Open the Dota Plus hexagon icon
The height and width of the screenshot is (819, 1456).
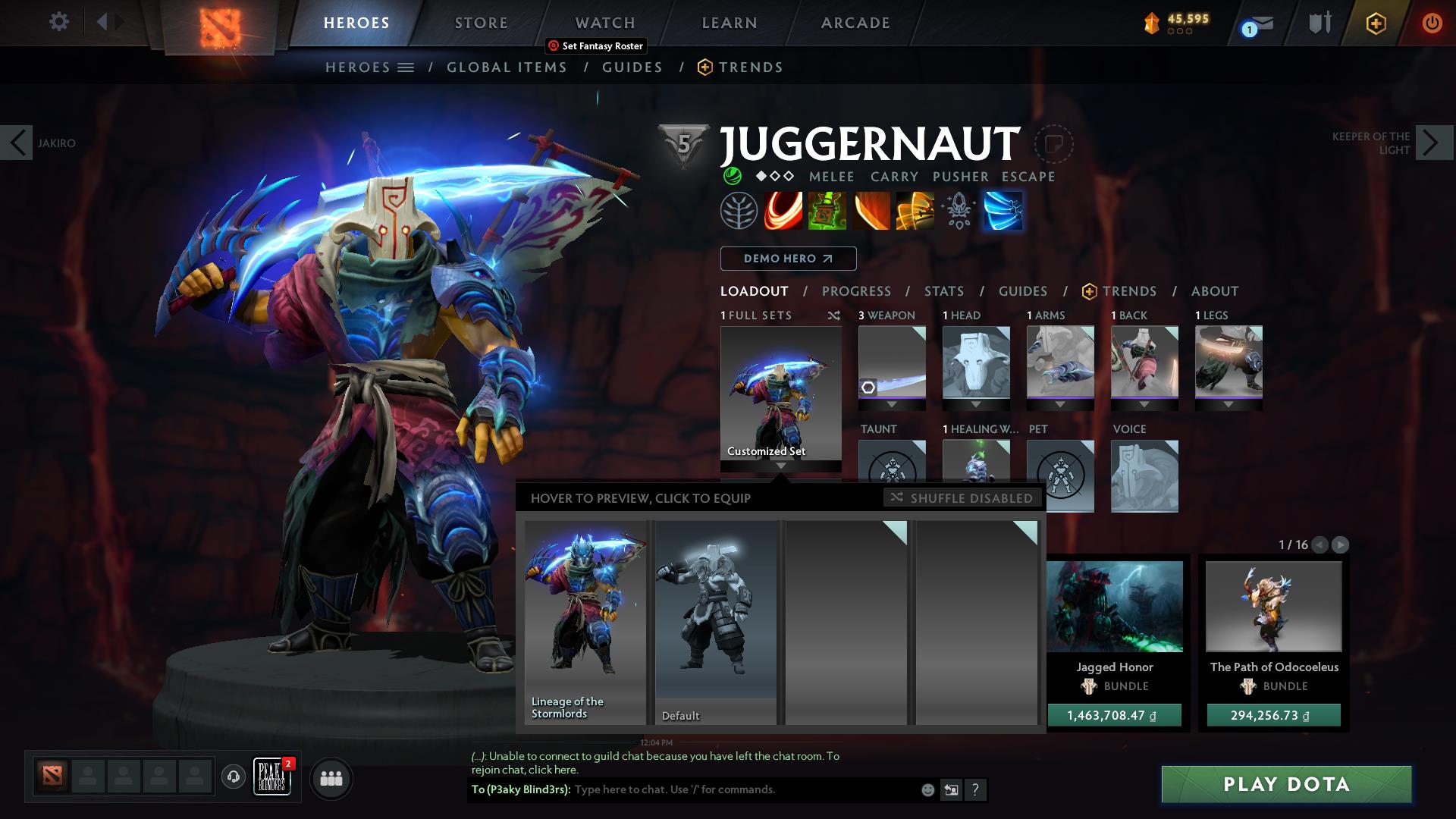click(x=1375, y=24)
